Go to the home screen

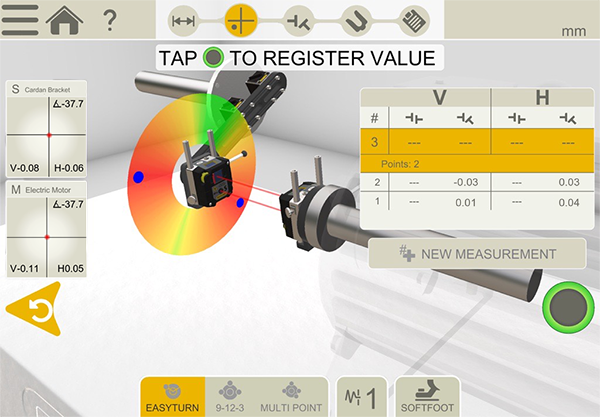[65, 18]
